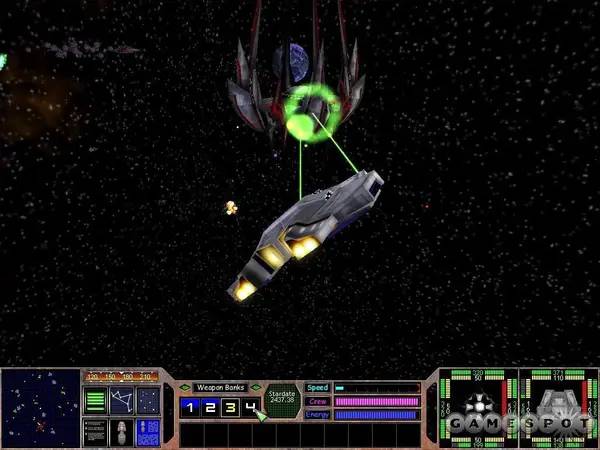This screenshot has width=600, height=450.
Task: Open the text list report icon
Action: coord(95,432)
